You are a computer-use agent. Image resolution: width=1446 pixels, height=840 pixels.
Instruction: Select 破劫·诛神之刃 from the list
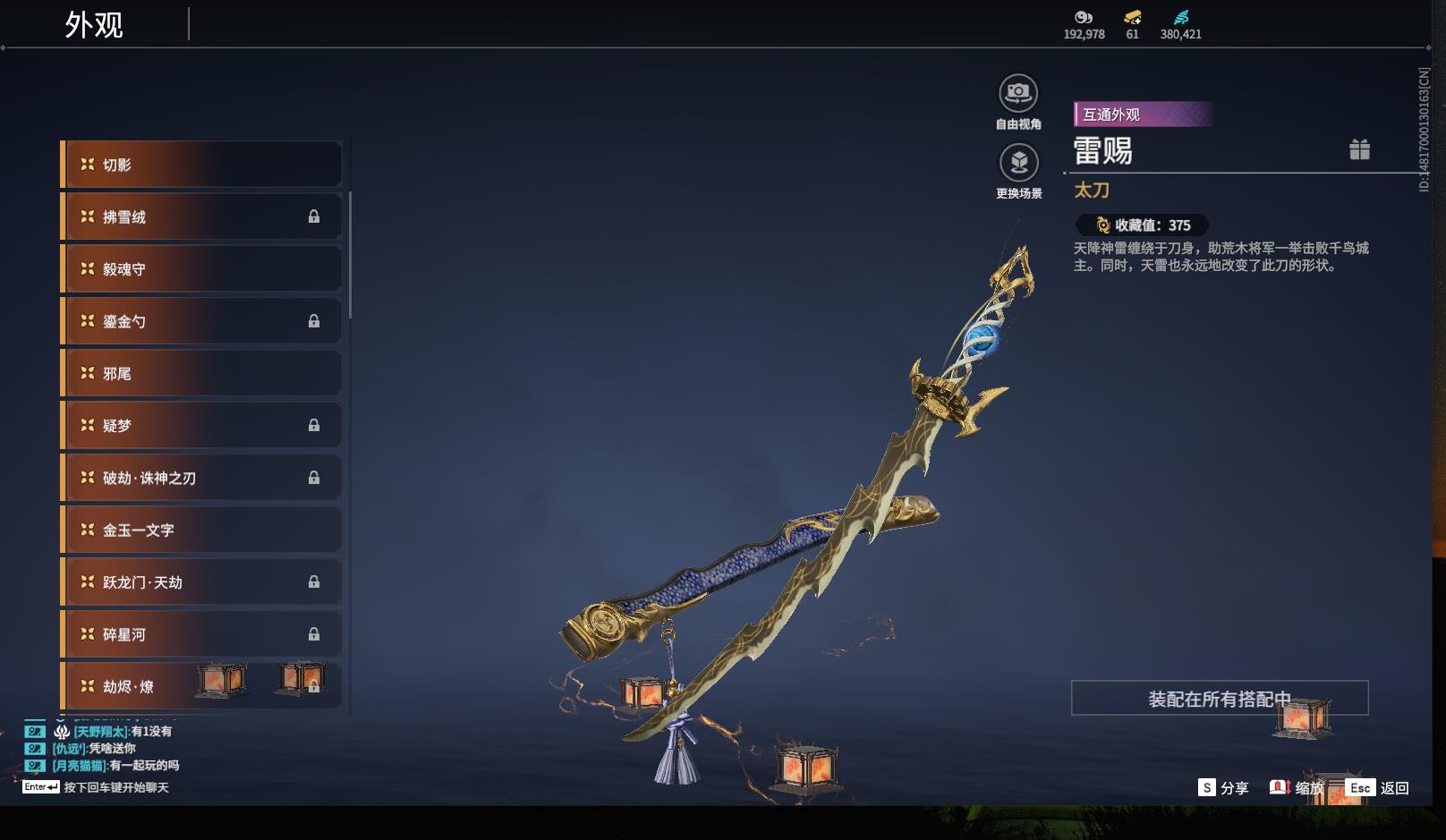coord(201,478)
